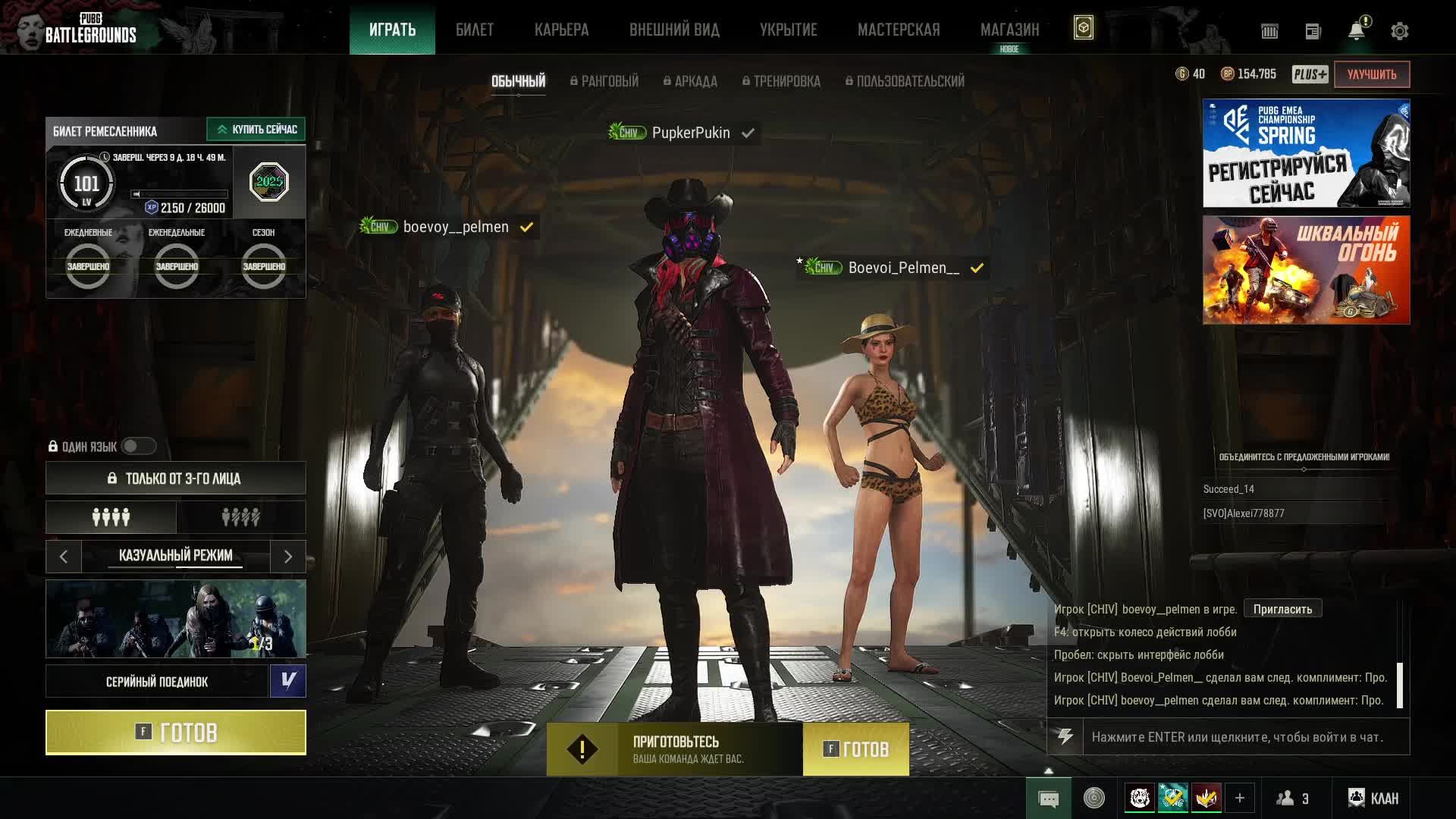
Task: Select previous game mode with left arrow
Action: point(64,557)
